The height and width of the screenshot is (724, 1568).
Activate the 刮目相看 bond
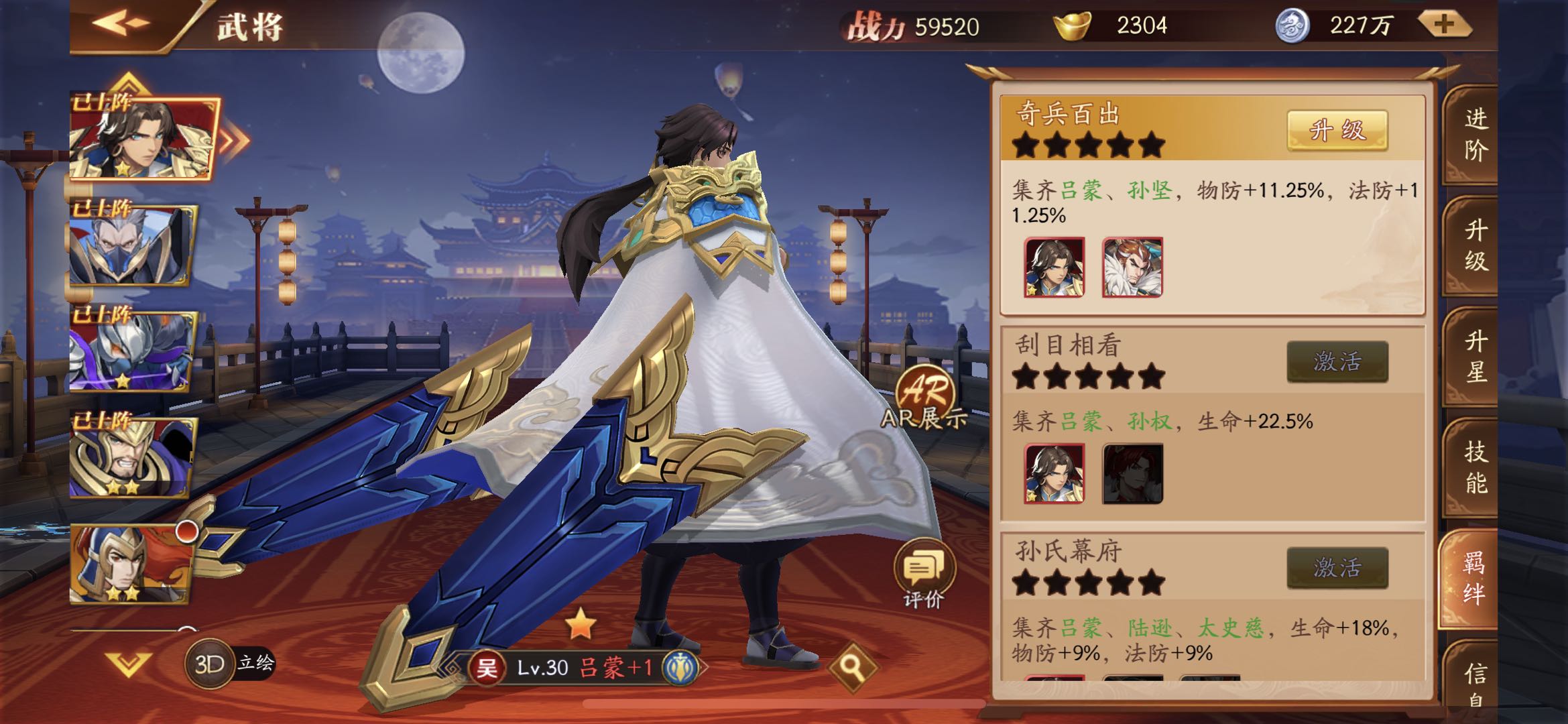pyautogui.click(x=1337, y=362)
